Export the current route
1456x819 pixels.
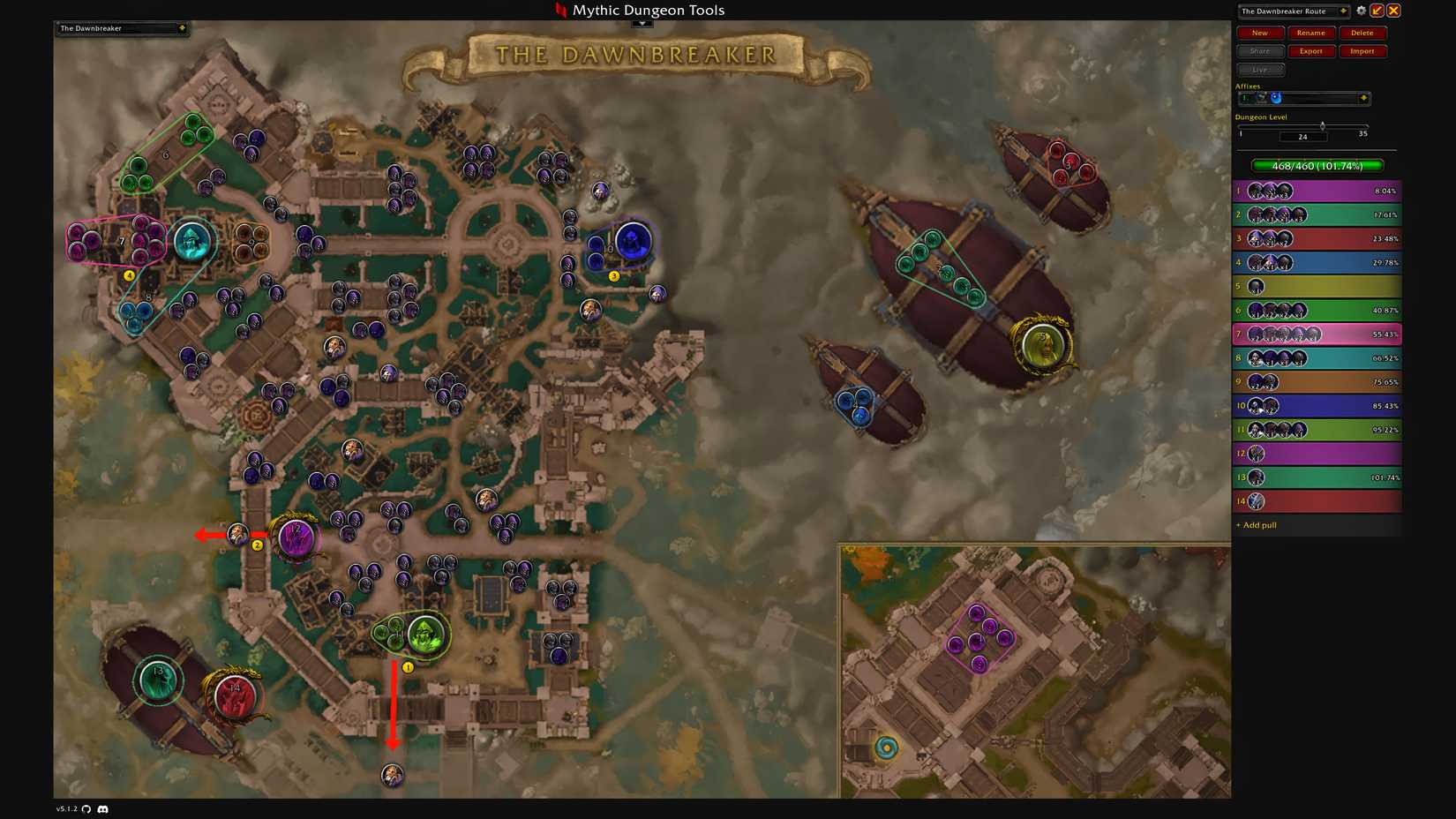pos(1311,51)
